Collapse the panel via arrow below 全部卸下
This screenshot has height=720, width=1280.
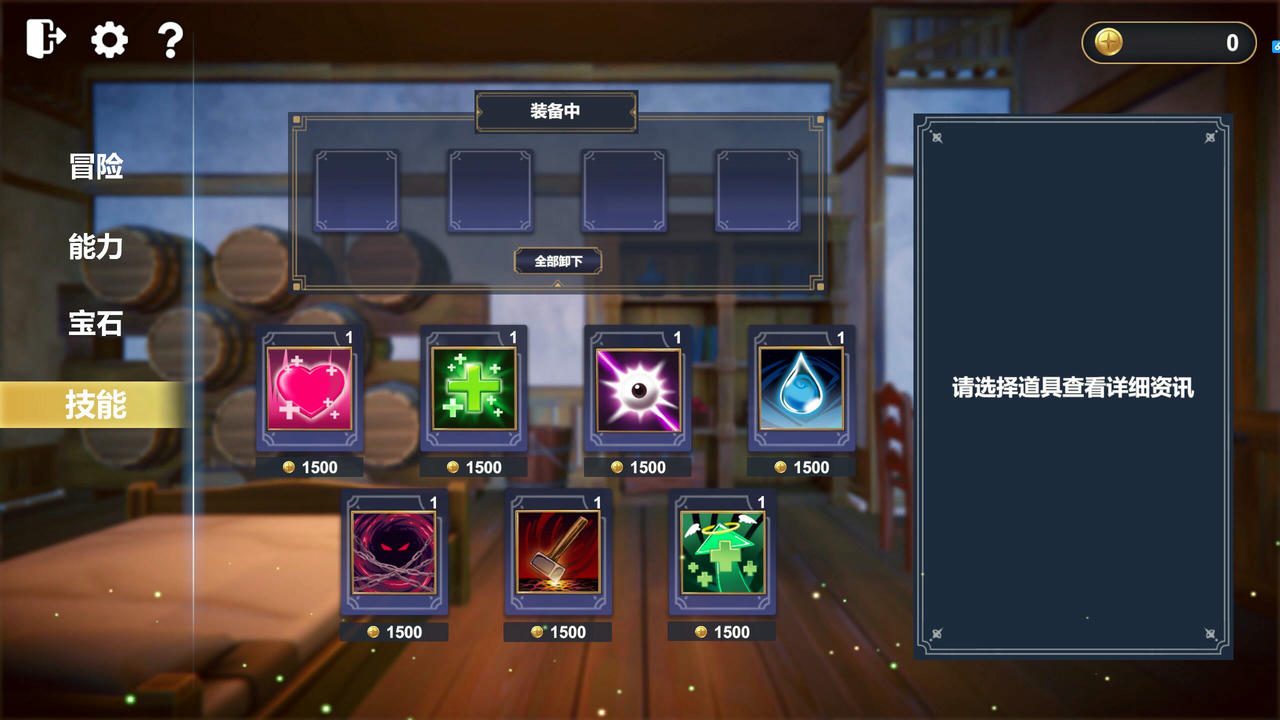[x=557, y=283]
